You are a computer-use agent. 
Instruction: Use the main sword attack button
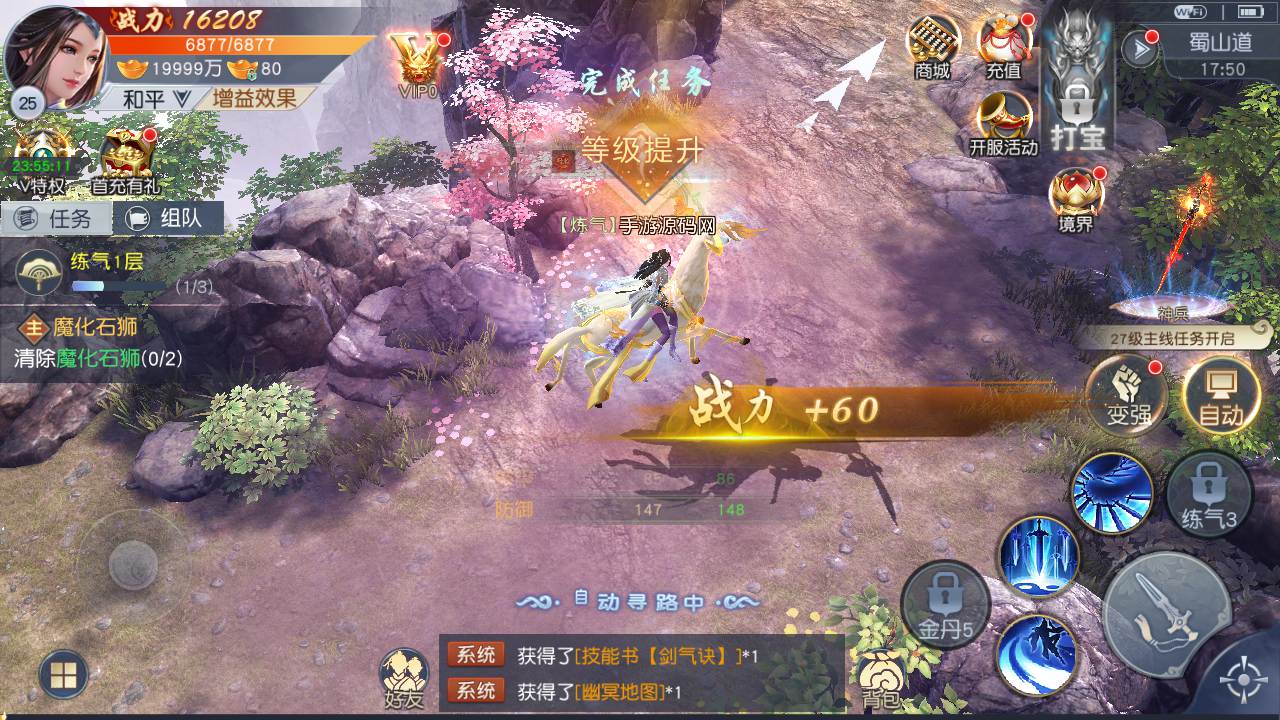tap(1163, 609)
